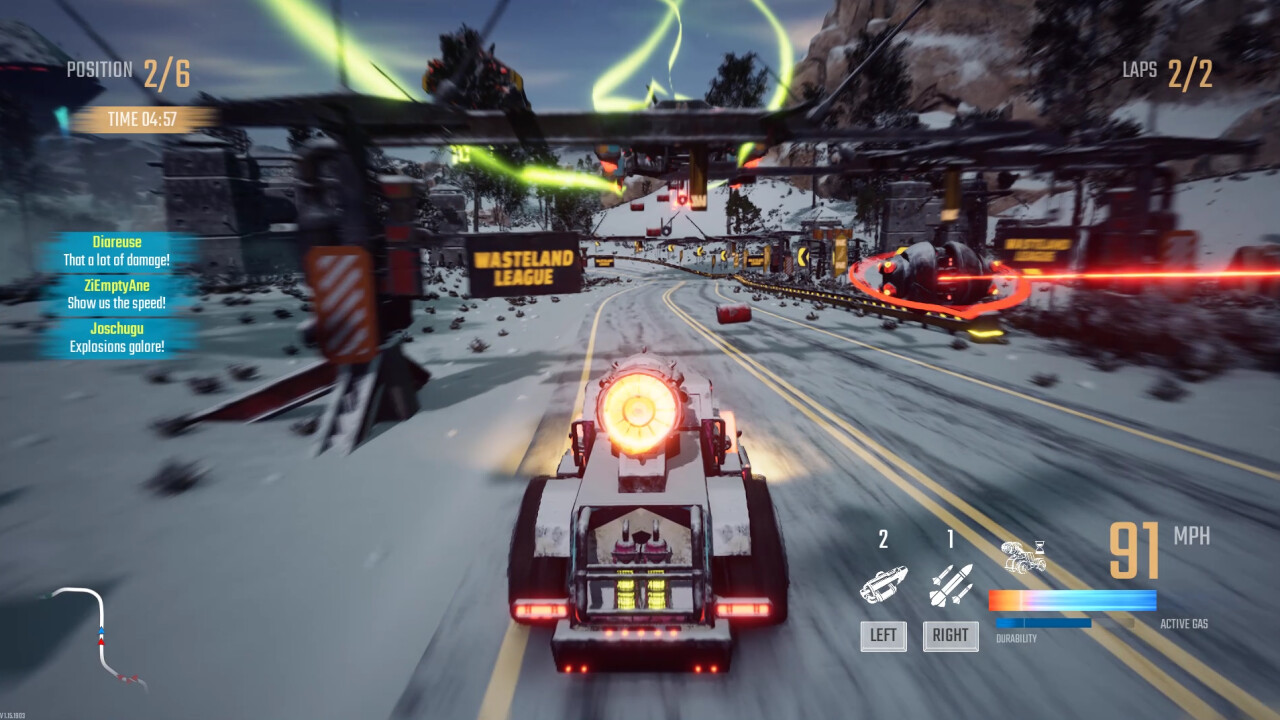Click ZiEmptyAne's chat message
Image resolution: width=1280 pixels, height=720 pixels.
(117, 294)
